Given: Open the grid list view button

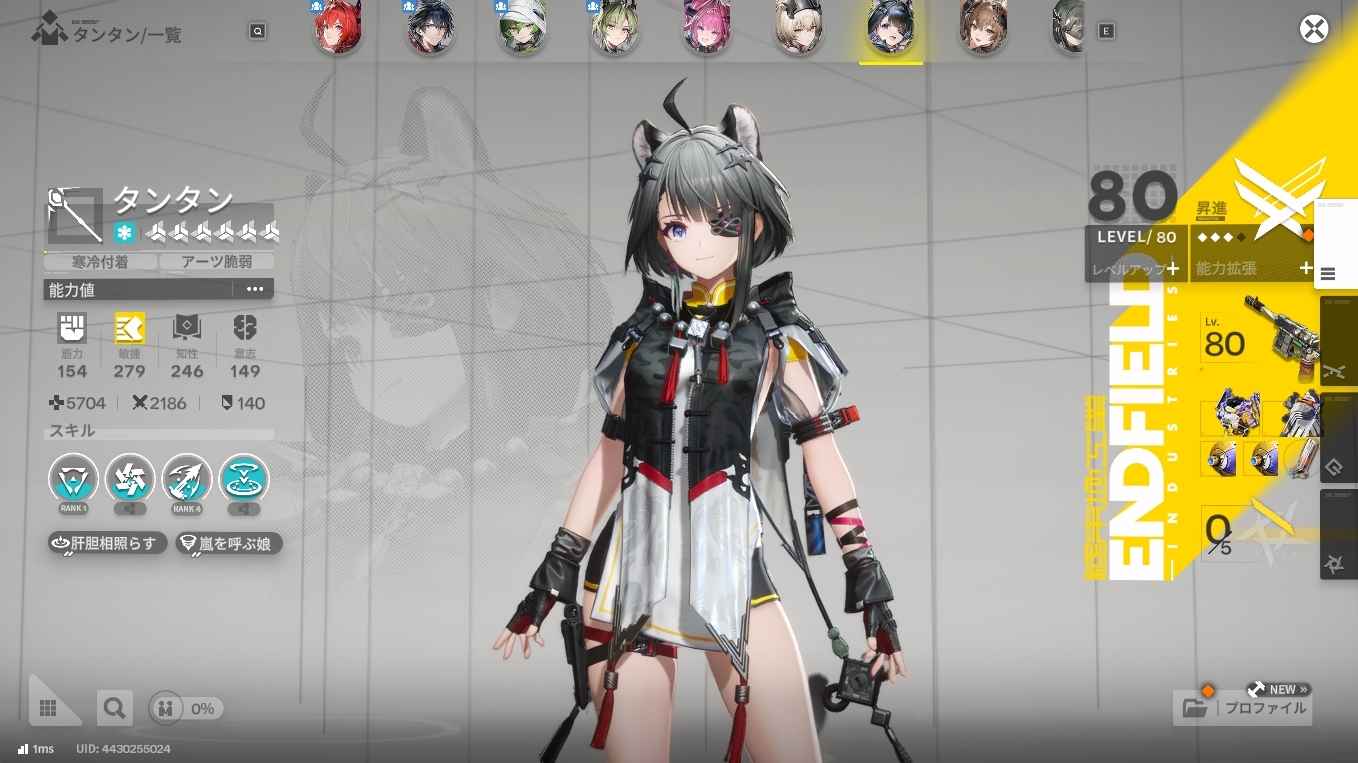Looking at the screenshot, I should coord(48,708).
